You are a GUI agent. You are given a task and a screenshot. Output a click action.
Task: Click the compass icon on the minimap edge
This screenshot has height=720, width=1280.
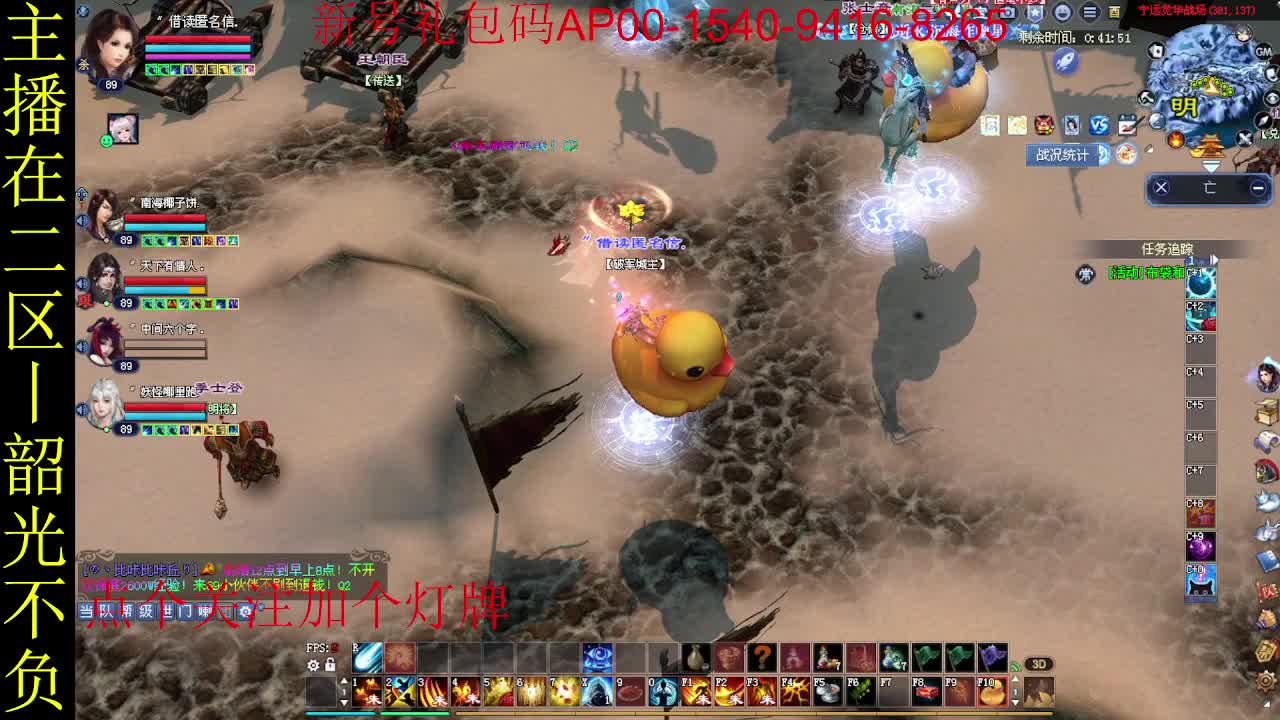click(x=1263, y=120)
